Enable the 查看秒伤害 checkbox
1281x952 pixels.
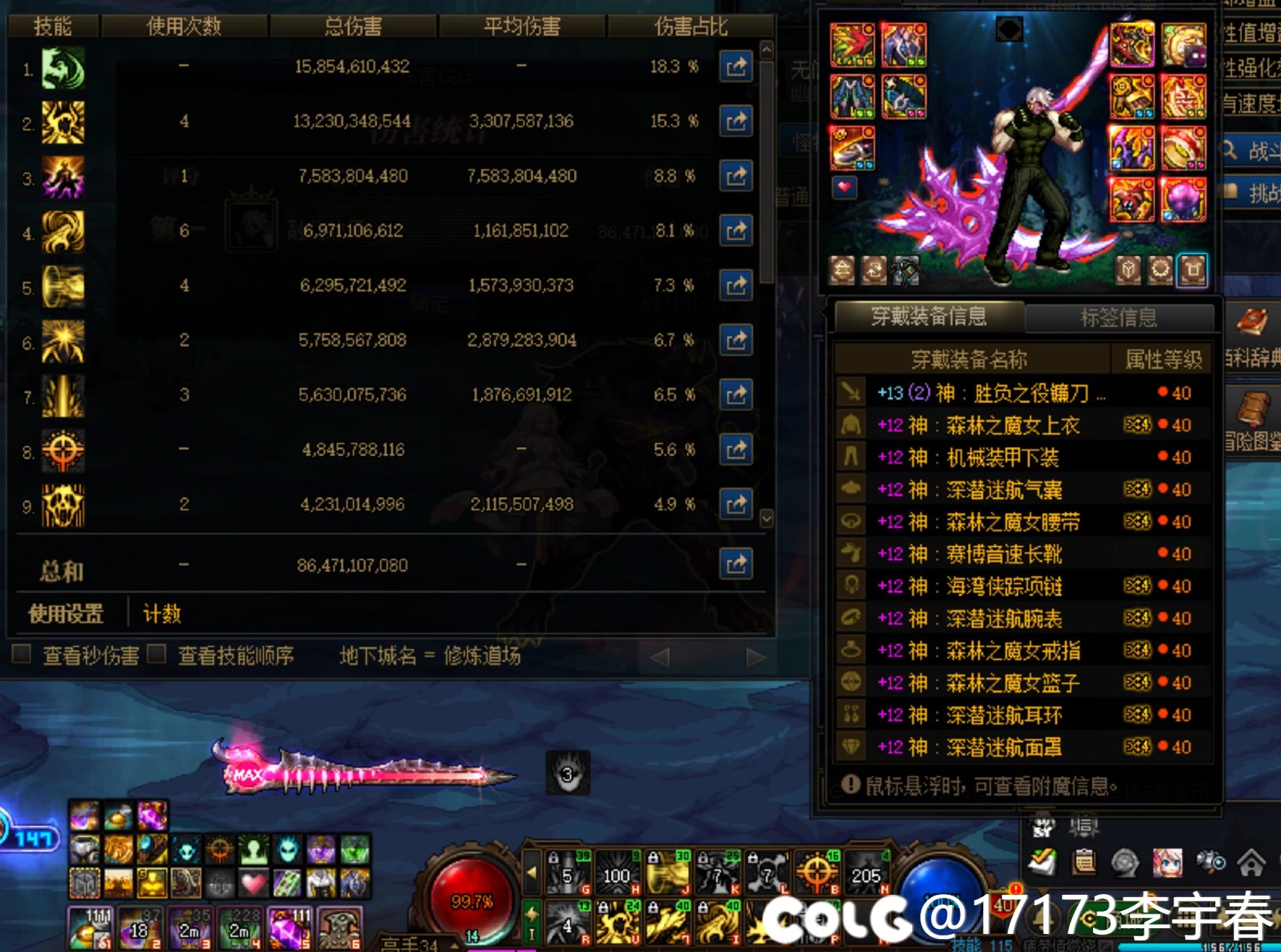coord(21,654)
